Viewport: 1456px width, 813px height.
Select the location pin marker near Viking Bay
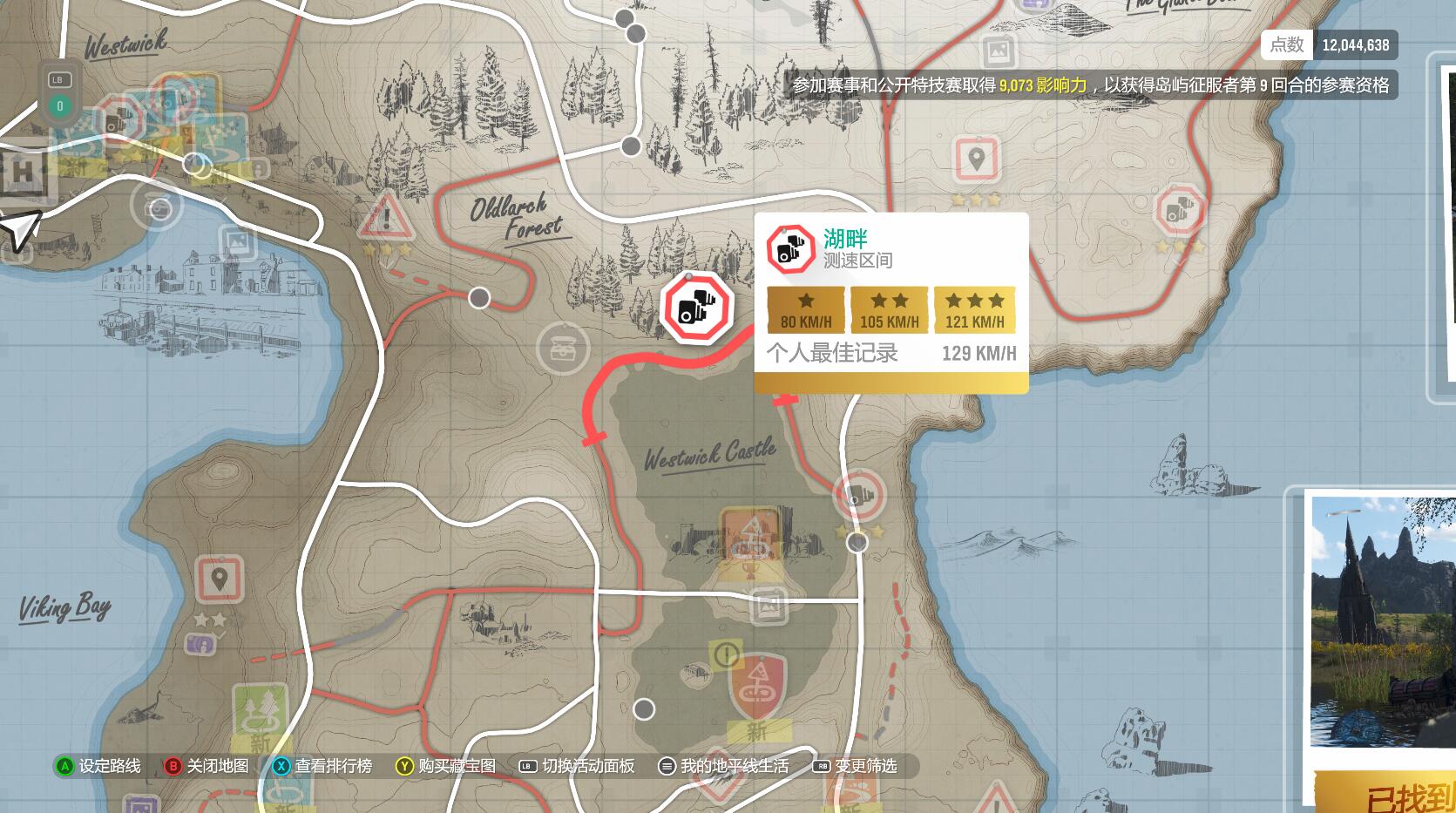point(219,578)
